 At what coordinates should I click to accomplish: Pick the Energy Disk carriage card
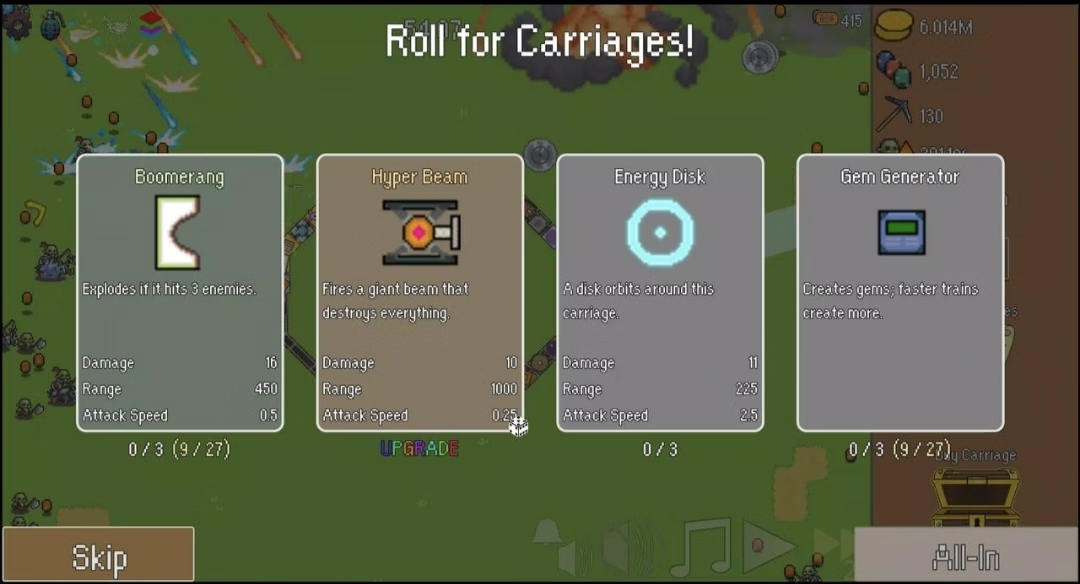click(x=660, y=292)
